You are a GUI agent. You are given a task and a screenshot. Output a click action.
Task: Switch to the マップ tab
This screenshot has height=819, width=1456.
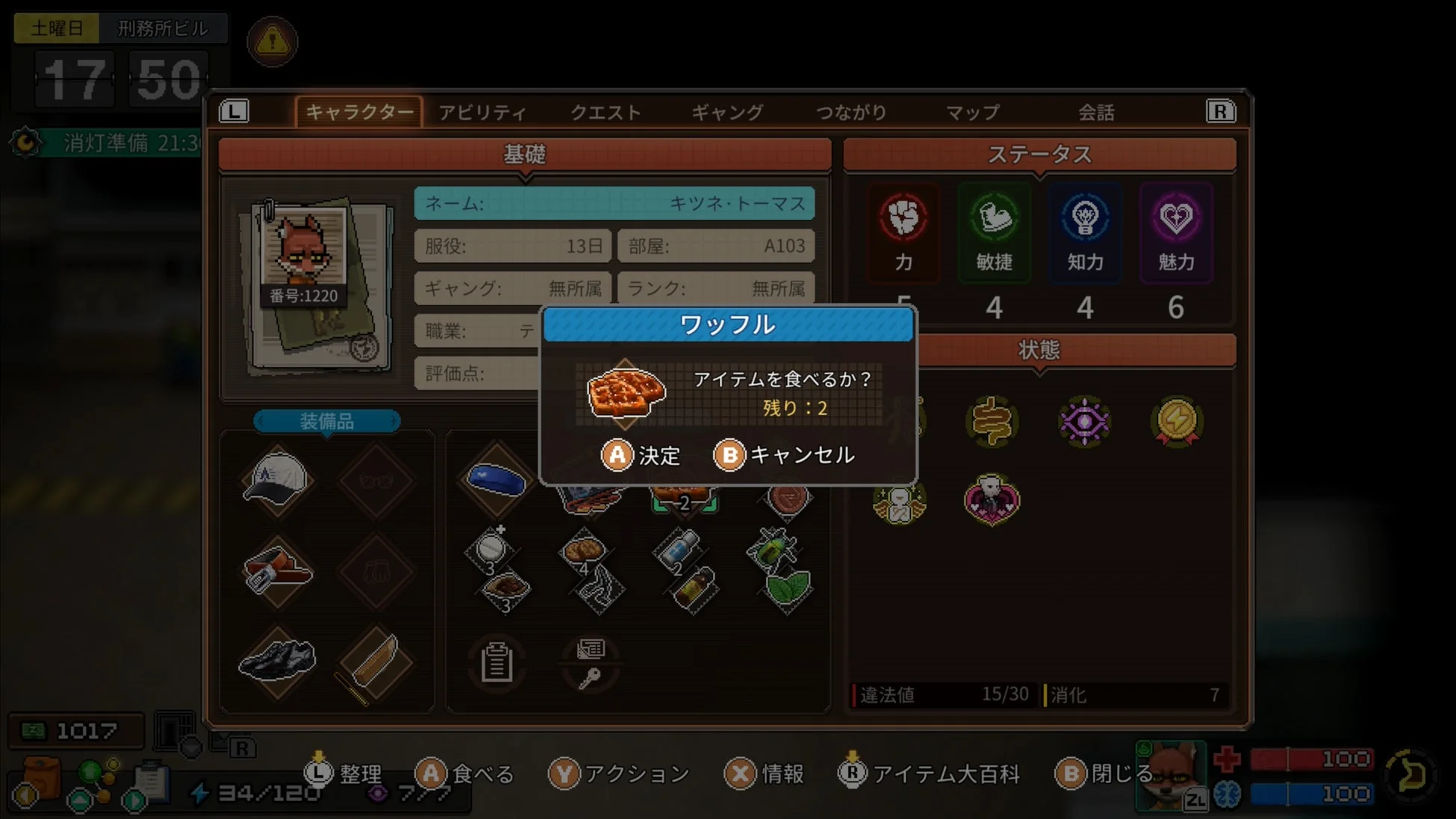pyautogui.click(x=971, y=112)
